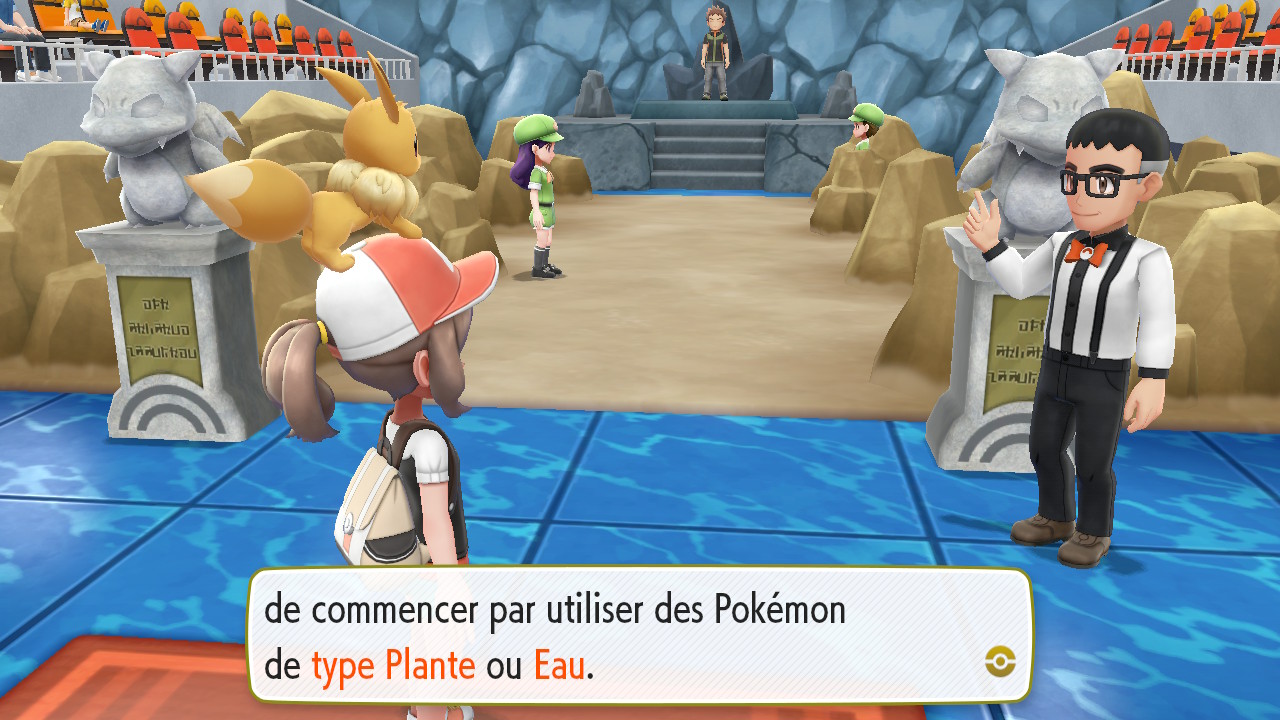
Task: Click the dialogue text box about Plante and Eau
Action: (x=639, y=636)
